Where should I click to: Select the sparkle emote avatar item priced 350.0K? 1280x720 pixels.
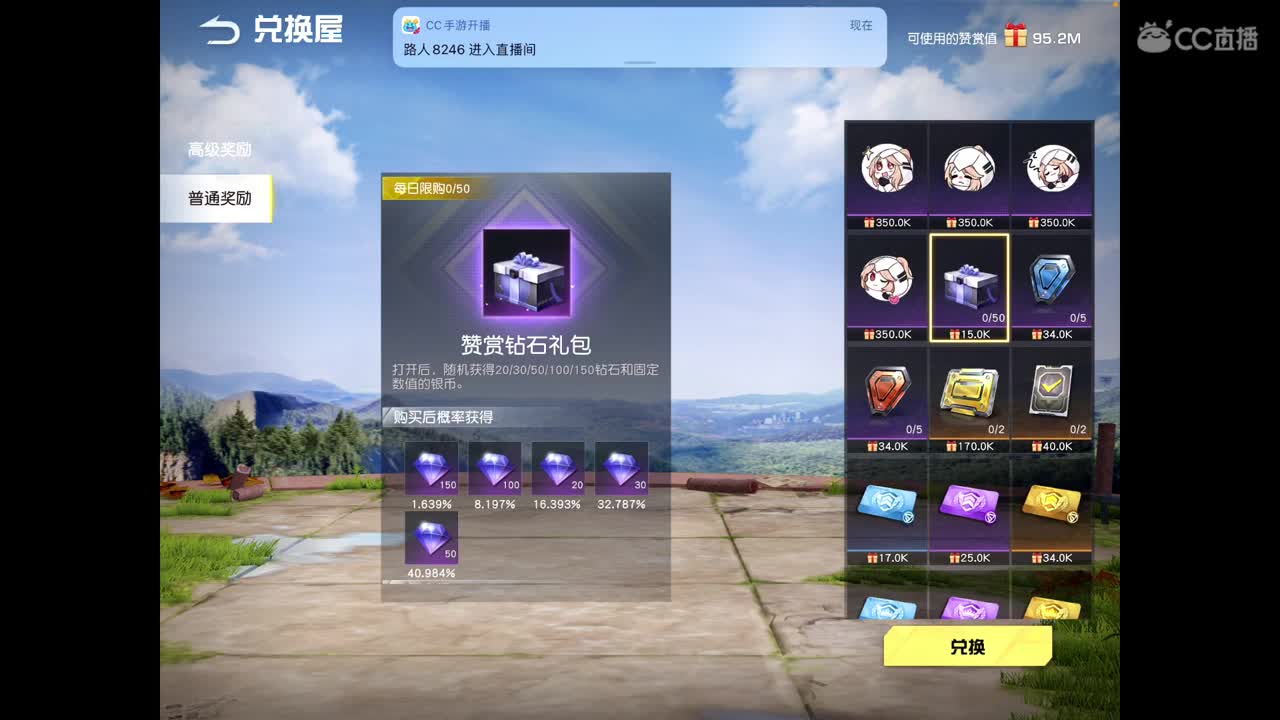click(885, 170)
